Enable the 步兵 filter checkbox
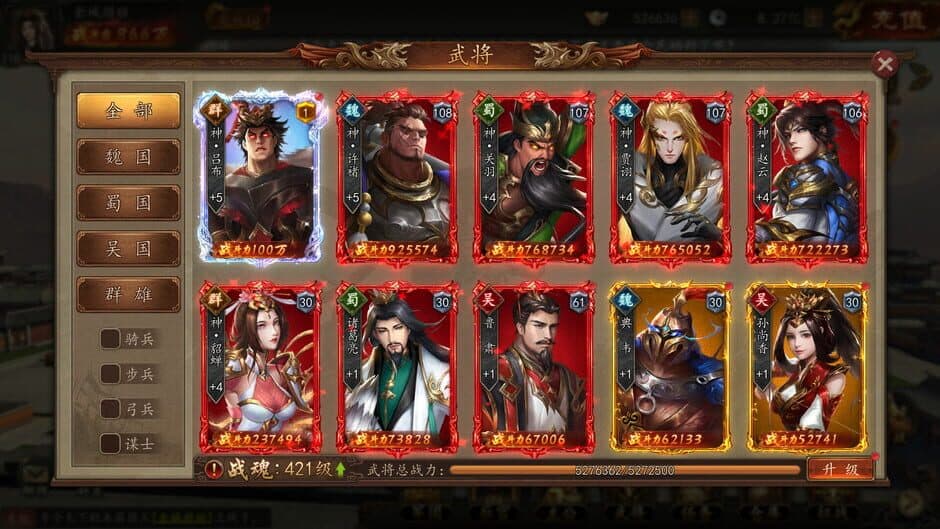940x529 pixels. point(110,374)
